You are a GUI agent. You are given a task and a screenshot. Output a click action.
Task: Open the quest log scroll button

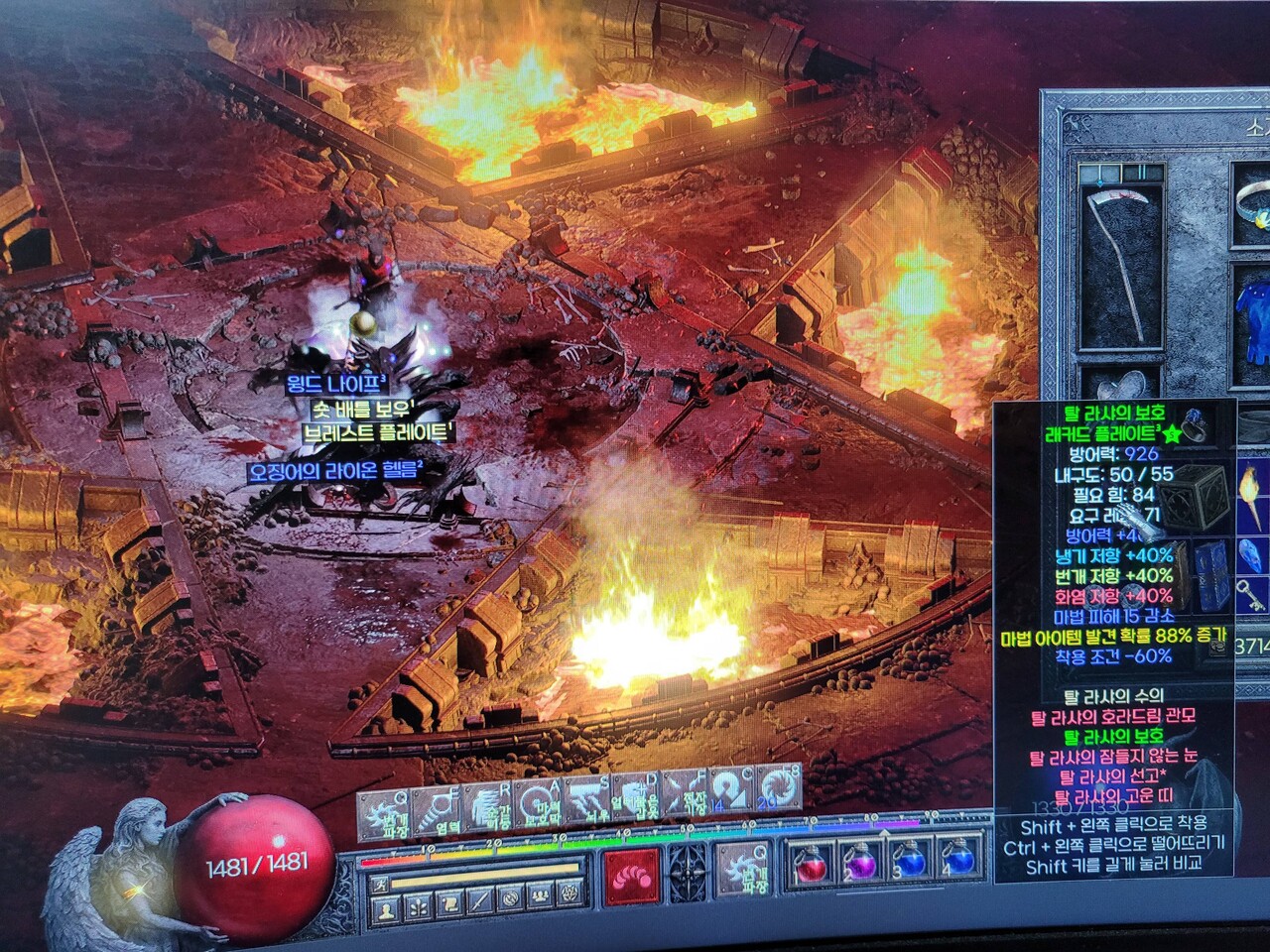(x=448, y=906)
